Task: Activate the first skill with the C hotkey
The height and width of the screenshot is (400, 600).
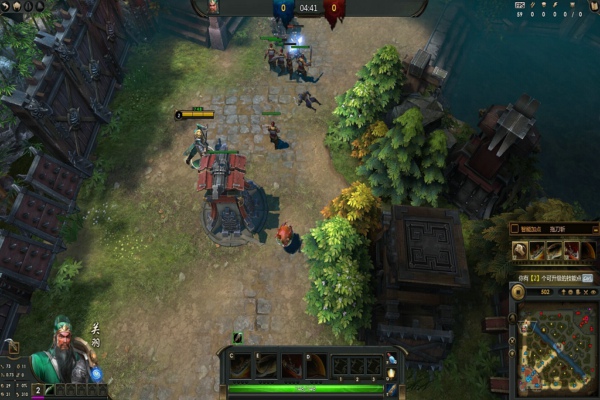Action: [x=241, y=366]
